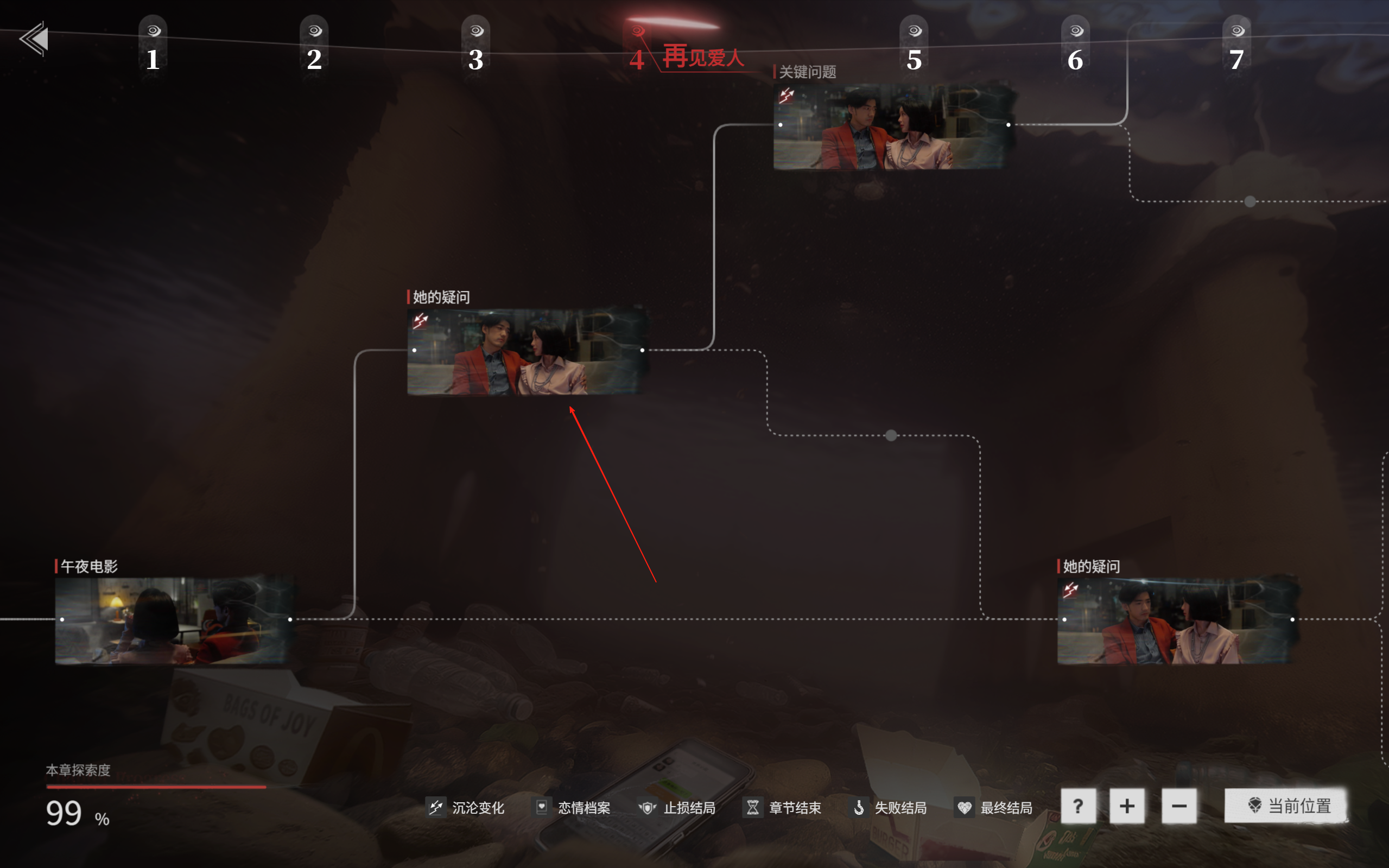The width and height of the screenshot is (1389, 868).
Task: Jump to 当前位置 current position
Action: point(1287,806)
